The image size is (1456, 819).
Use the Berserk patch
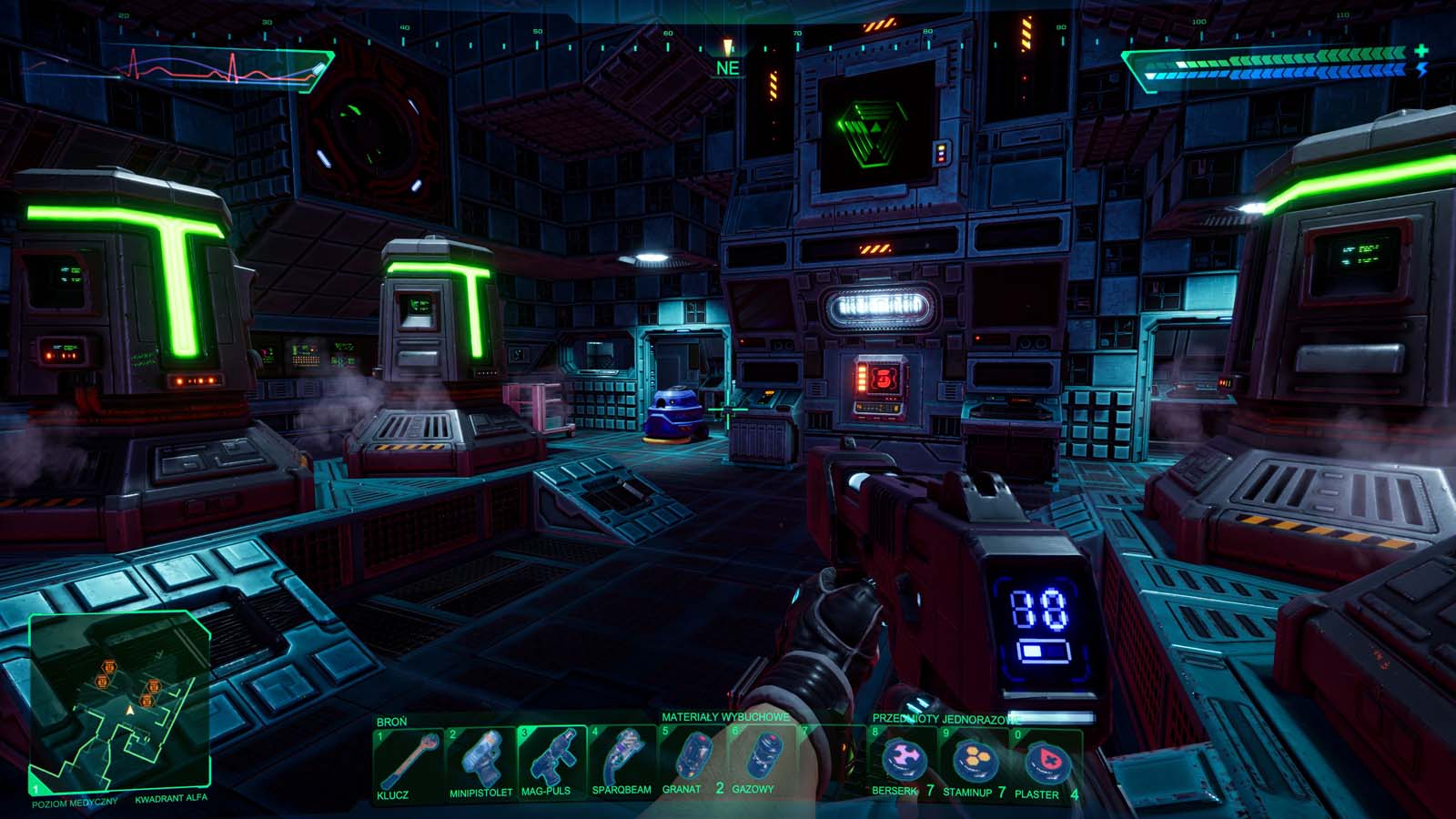(901, 763)
